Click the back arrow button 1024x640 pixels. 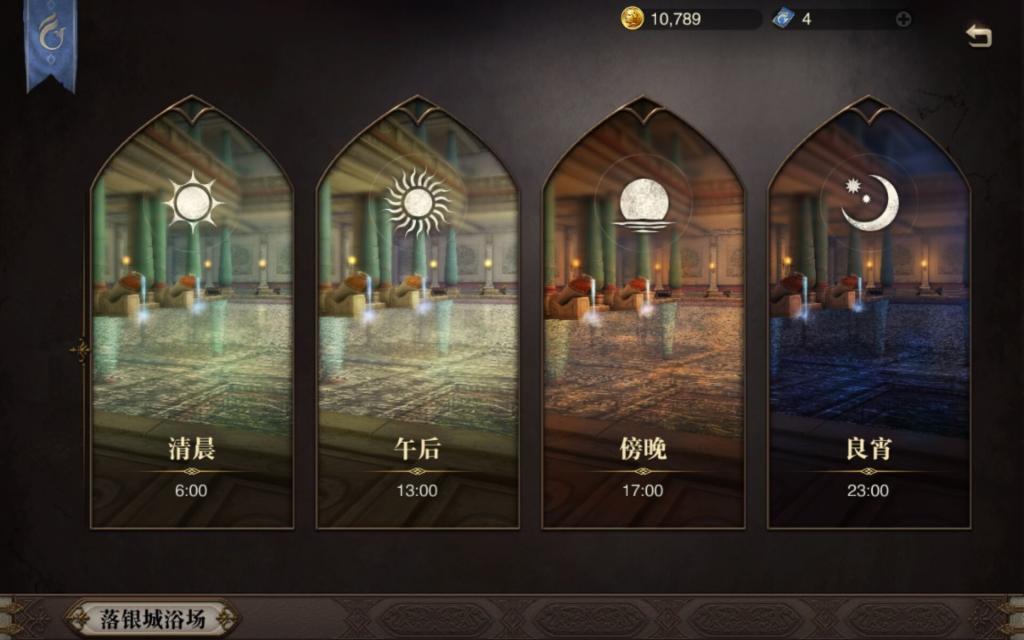[978, 36]
